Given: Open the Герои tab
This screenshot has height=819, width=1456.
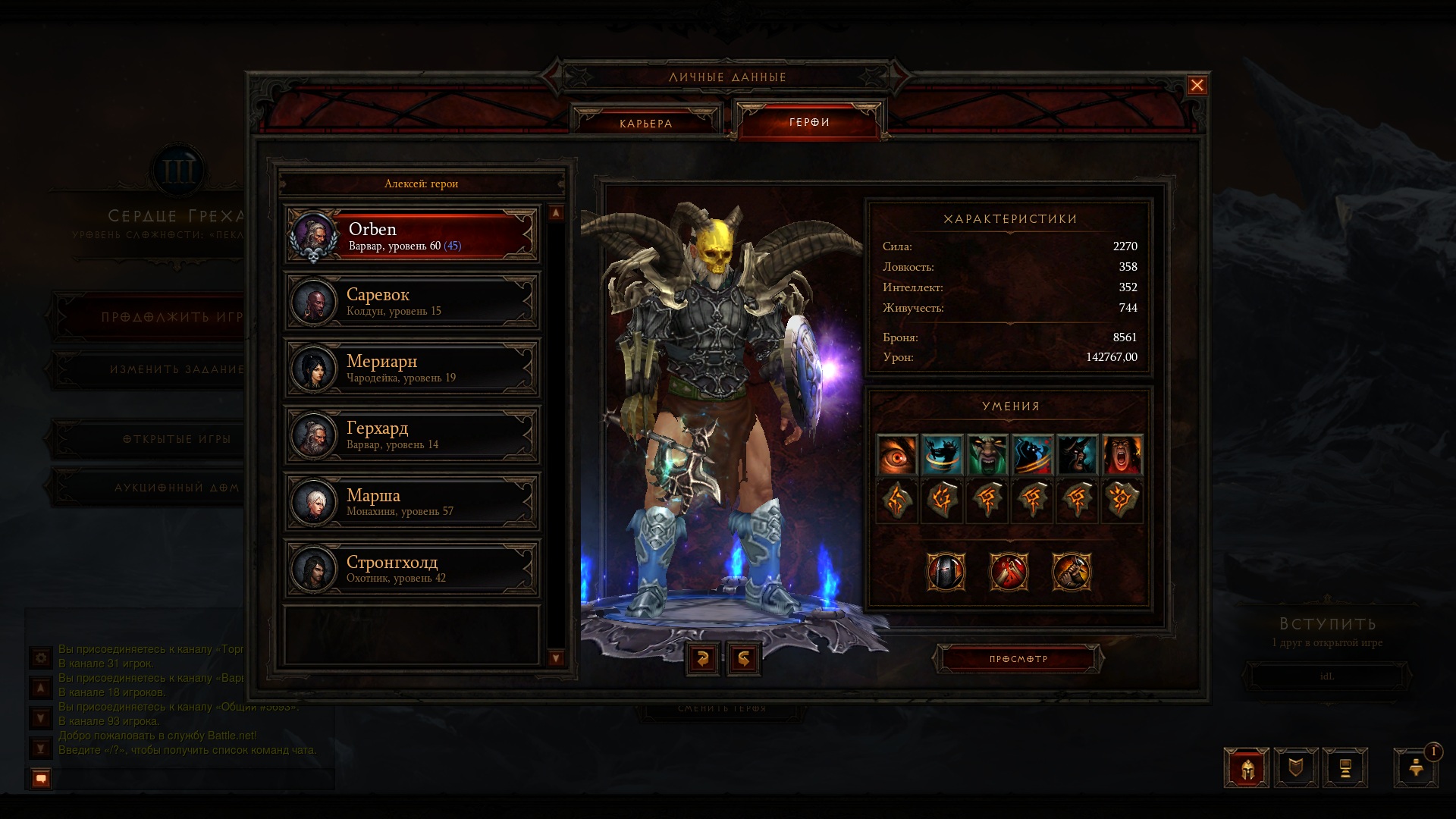Looking at the screenshot, I should [x=809, y=122].
